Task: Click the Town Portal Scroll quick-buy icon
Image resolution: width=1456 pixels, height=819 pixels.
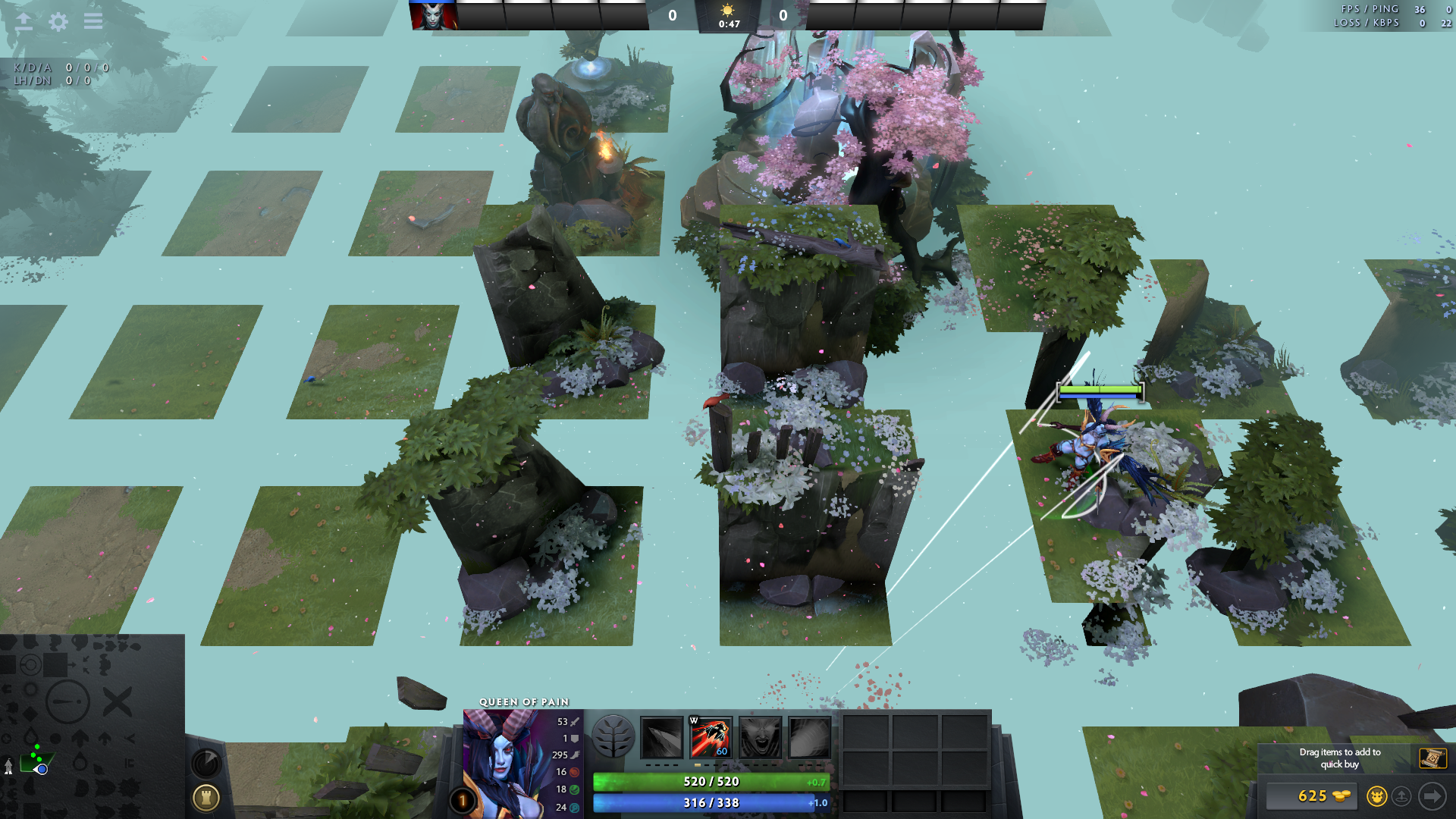Action: coord(1432,758)
